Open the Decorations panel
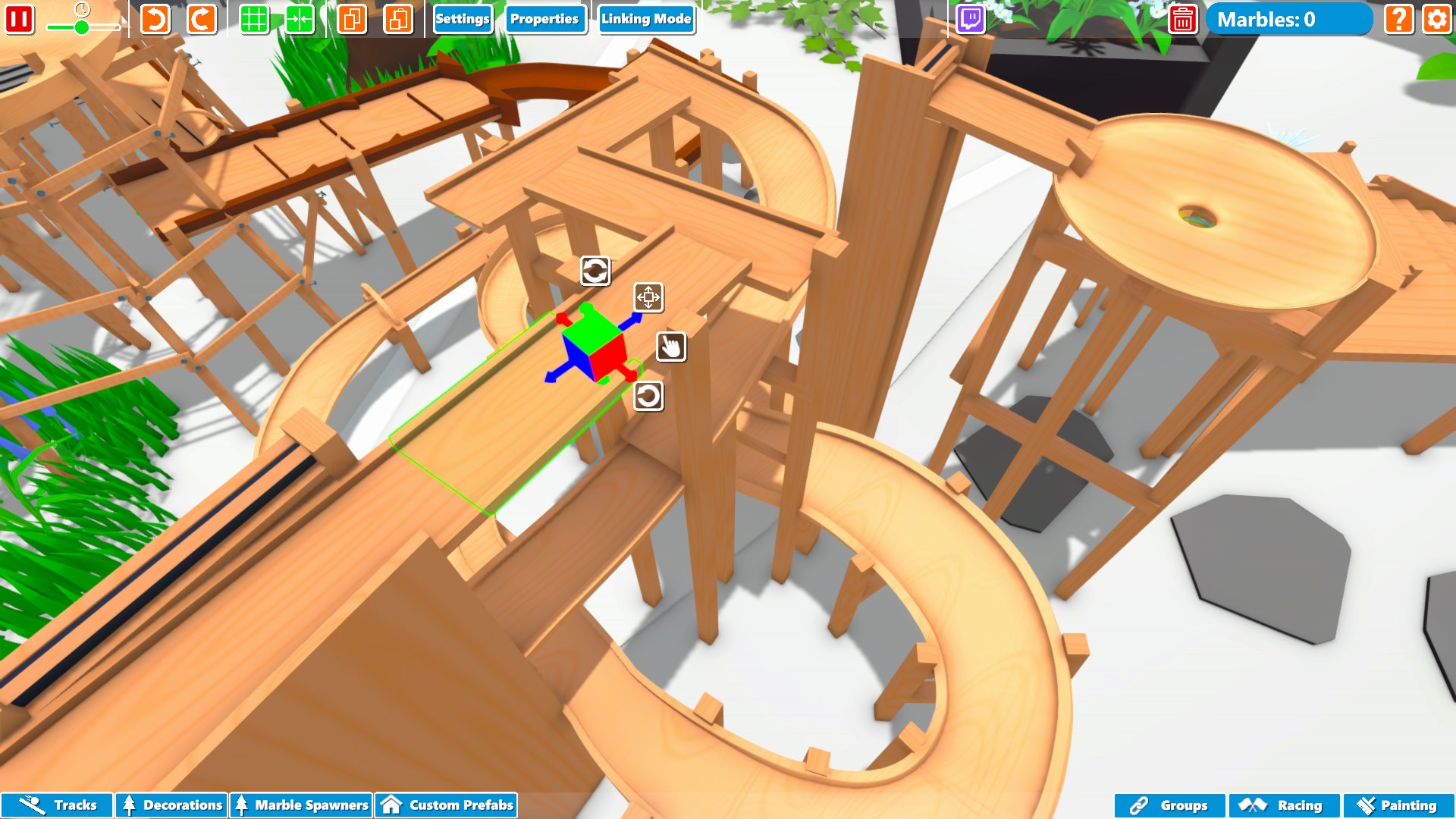The width and height of the screenshot is (1456, 819). (171, 805)
